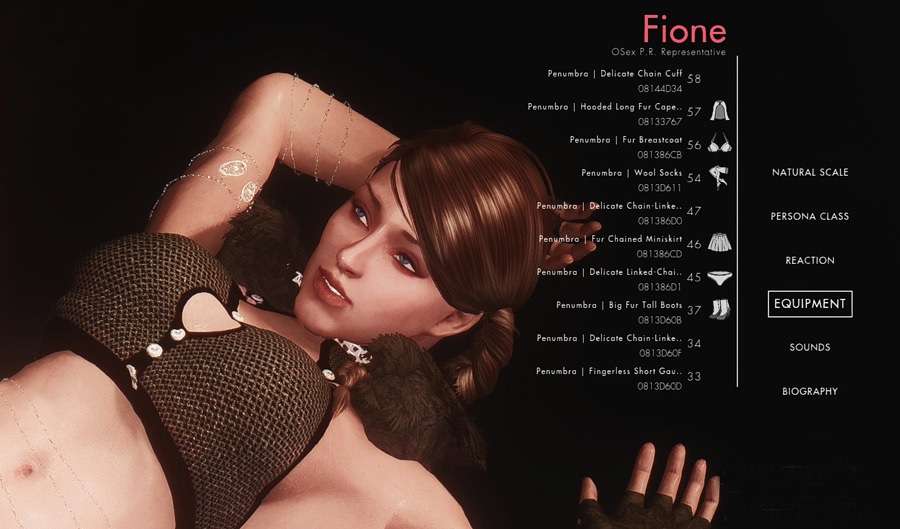The width and height of the screenshot is (900, 529).
Task: Select the Persona Class menu entry
Action: coord(809,217)
